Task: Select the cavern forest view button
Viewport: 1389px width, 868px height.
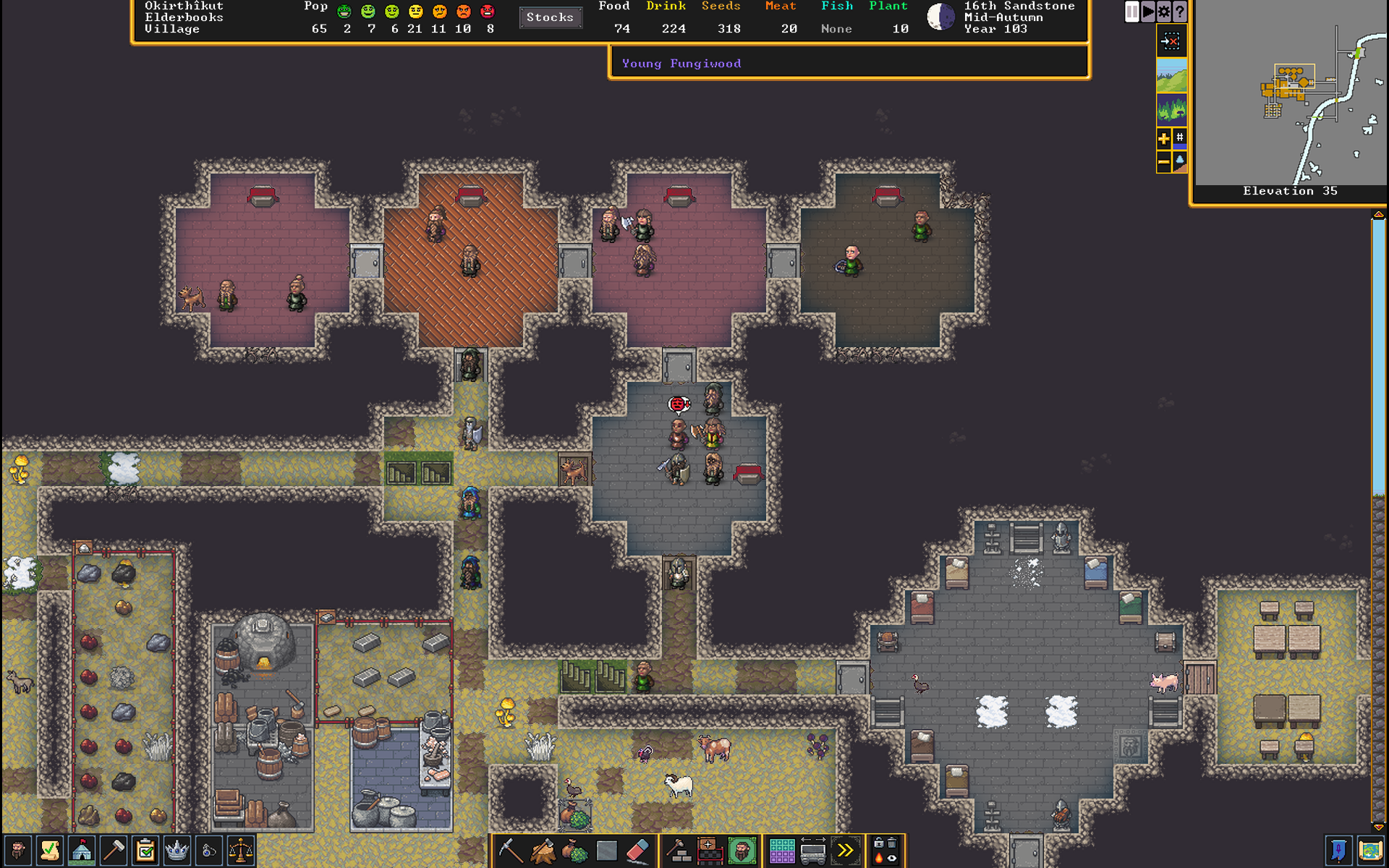Action: (1171, 109)
